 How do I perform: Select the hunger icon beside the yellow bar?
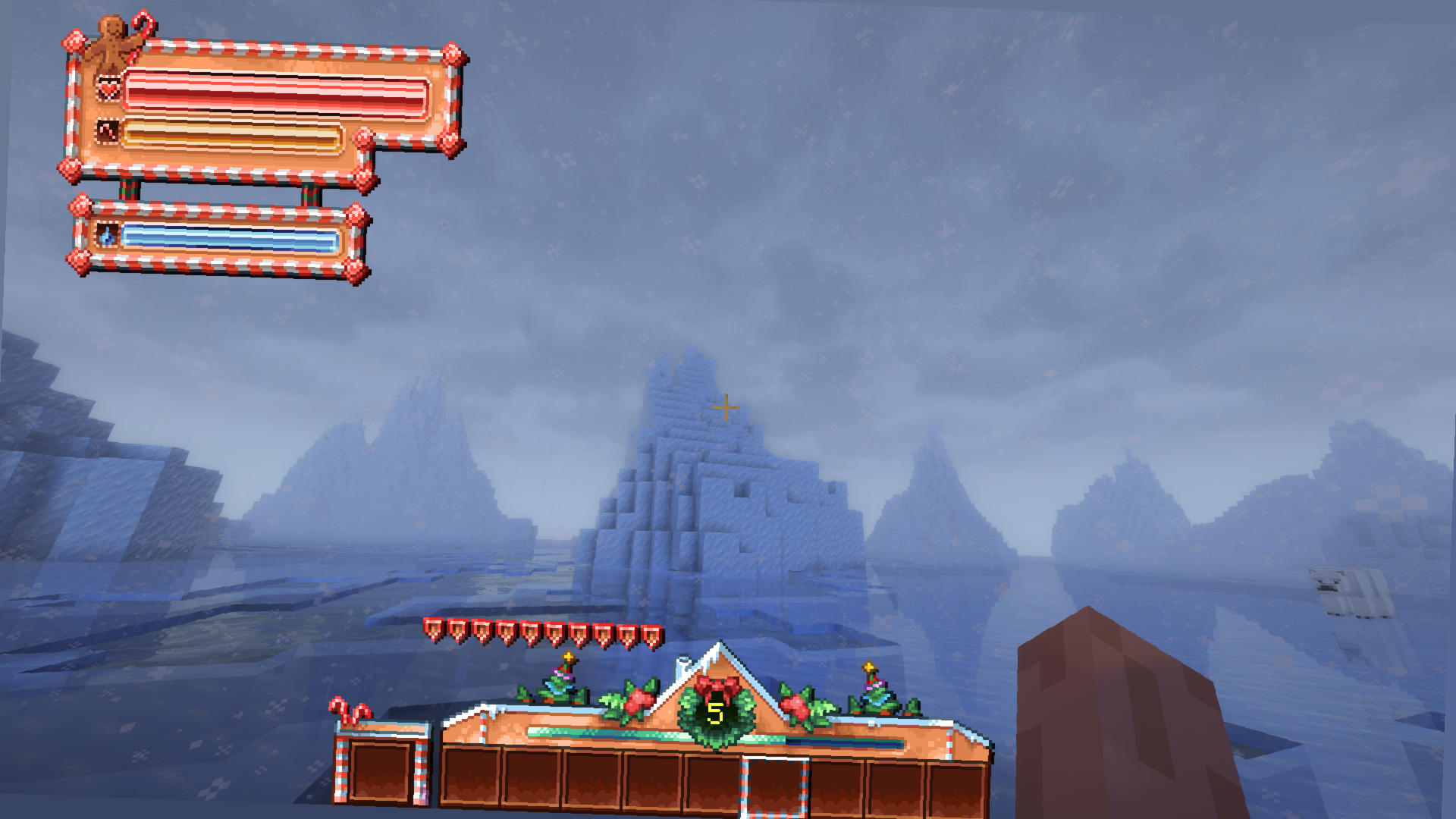[x=106, y=130]
